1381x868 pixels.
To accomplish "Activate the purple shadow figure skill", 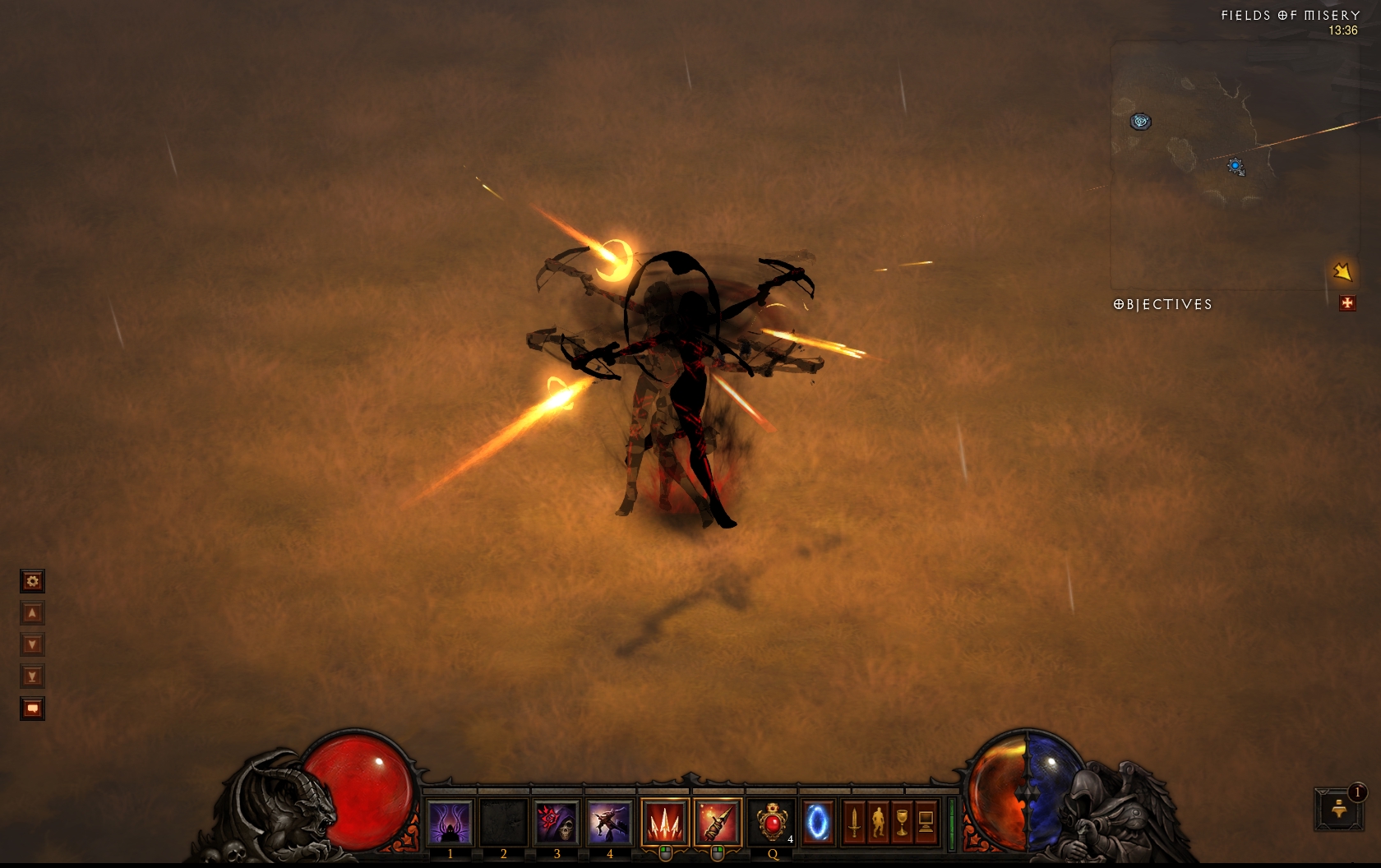I will click(x=450, y=822).
